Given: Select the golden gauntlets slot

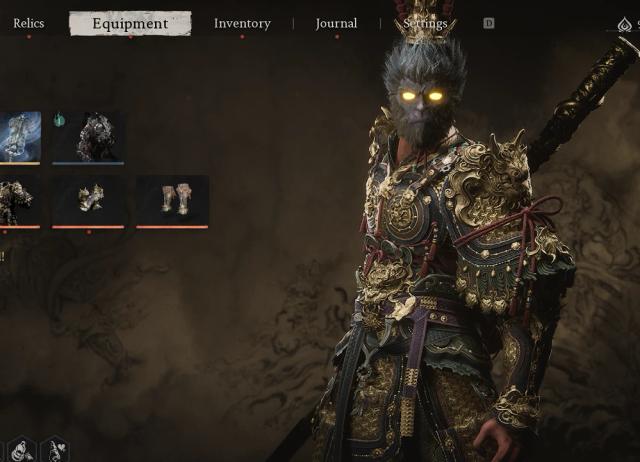Looking at the screenshot, I should click(x=88, y=201).
